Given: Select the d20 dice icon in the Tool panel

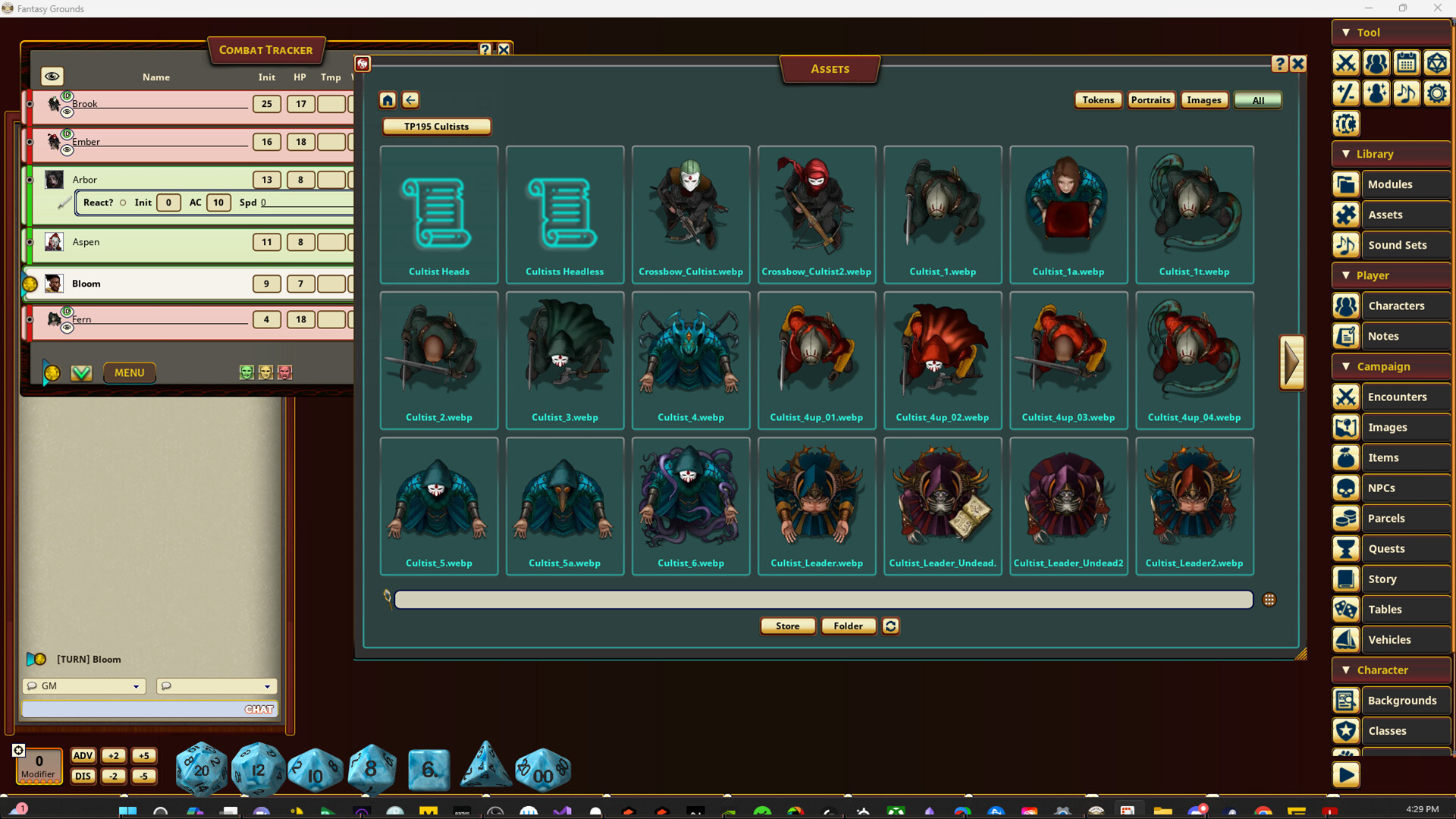Looking at the screenshot, I should (x=1437, y=63).
